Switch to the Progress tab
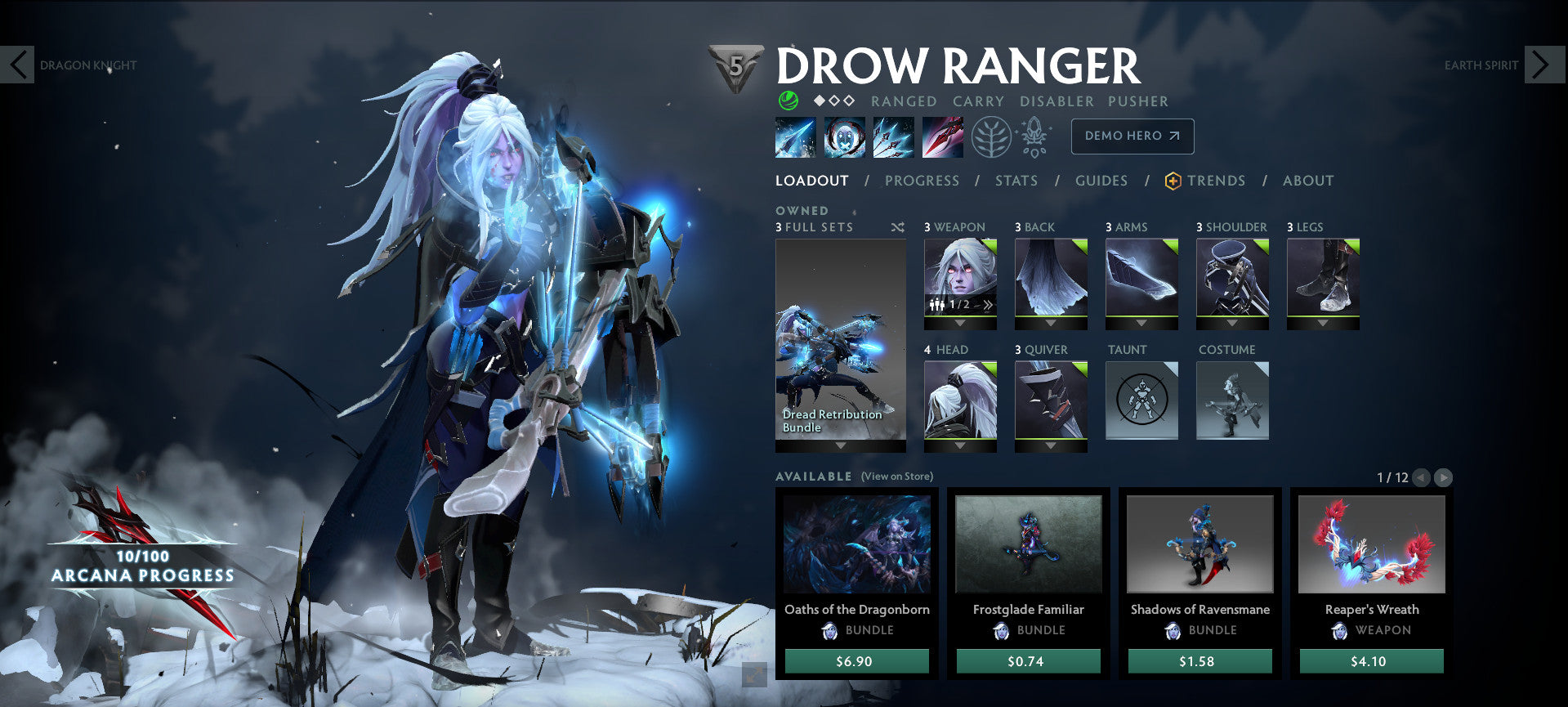The height and width of the screenshot is (707, 1568). (922, 181)
